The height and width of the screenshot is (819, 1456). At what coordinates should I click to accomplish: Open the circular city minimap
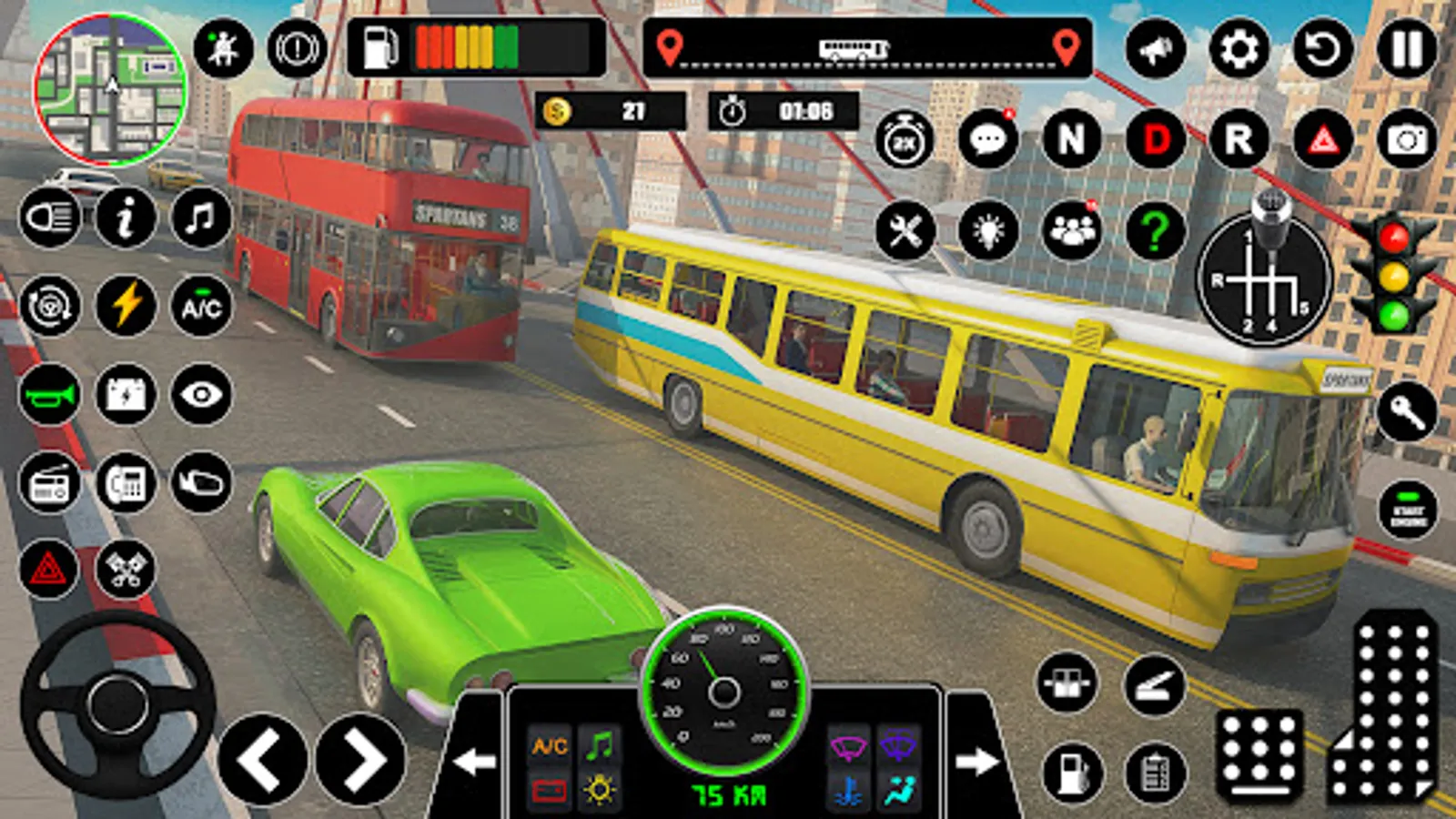tap(110, 89)
